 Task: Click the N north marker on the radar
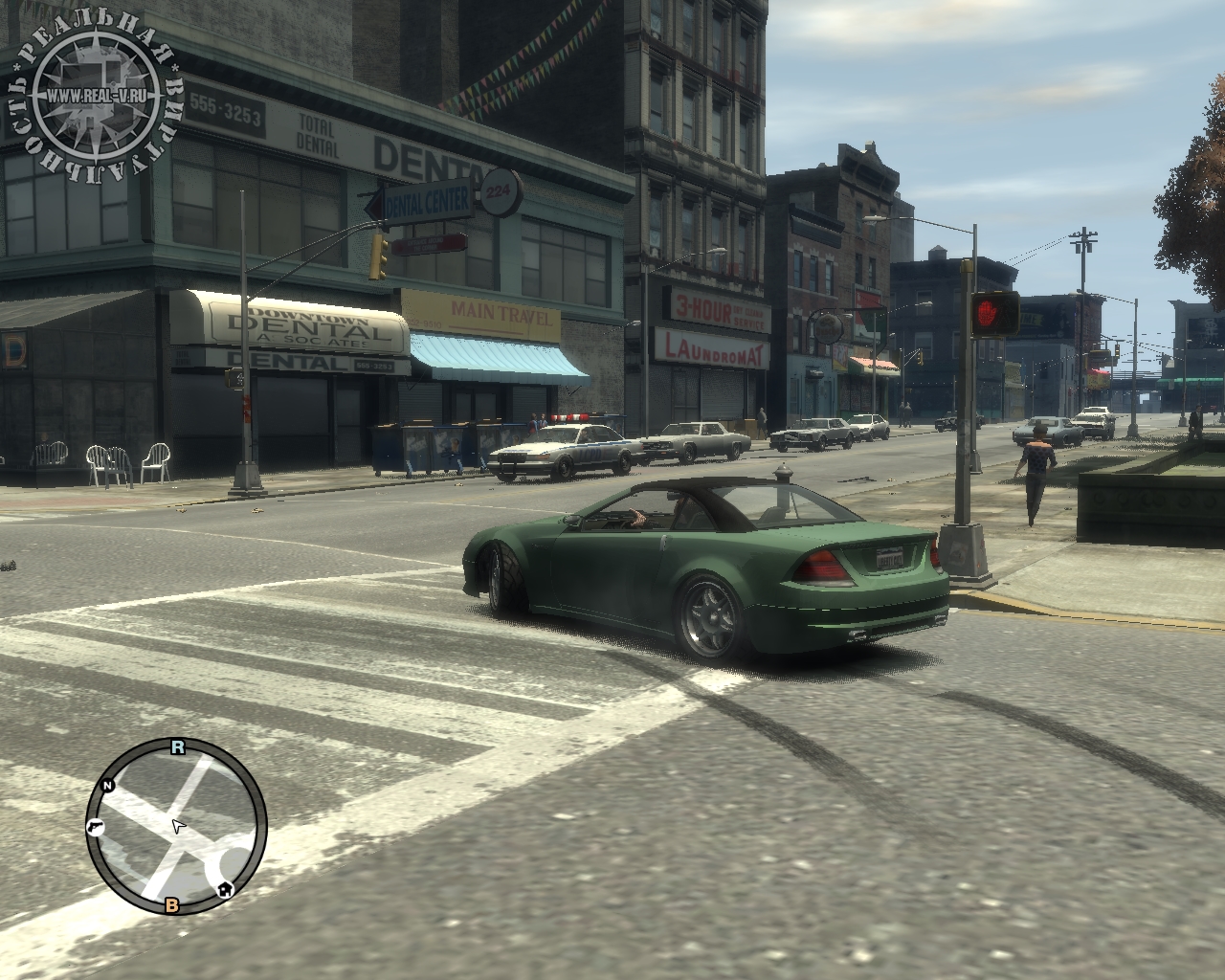pyautogui.click(x=108, y=786)
